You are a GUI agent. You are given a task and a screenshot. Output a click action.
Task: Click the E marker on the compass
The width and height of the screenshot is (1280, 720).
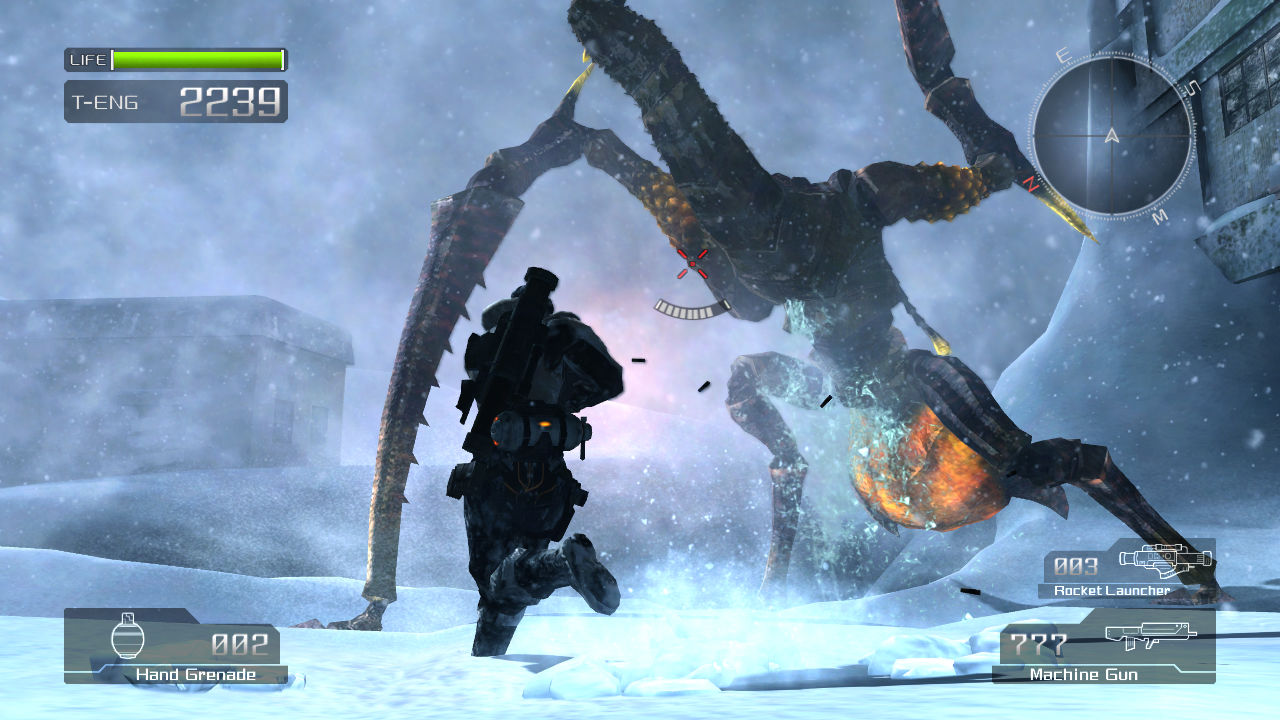click(1064, 56)
